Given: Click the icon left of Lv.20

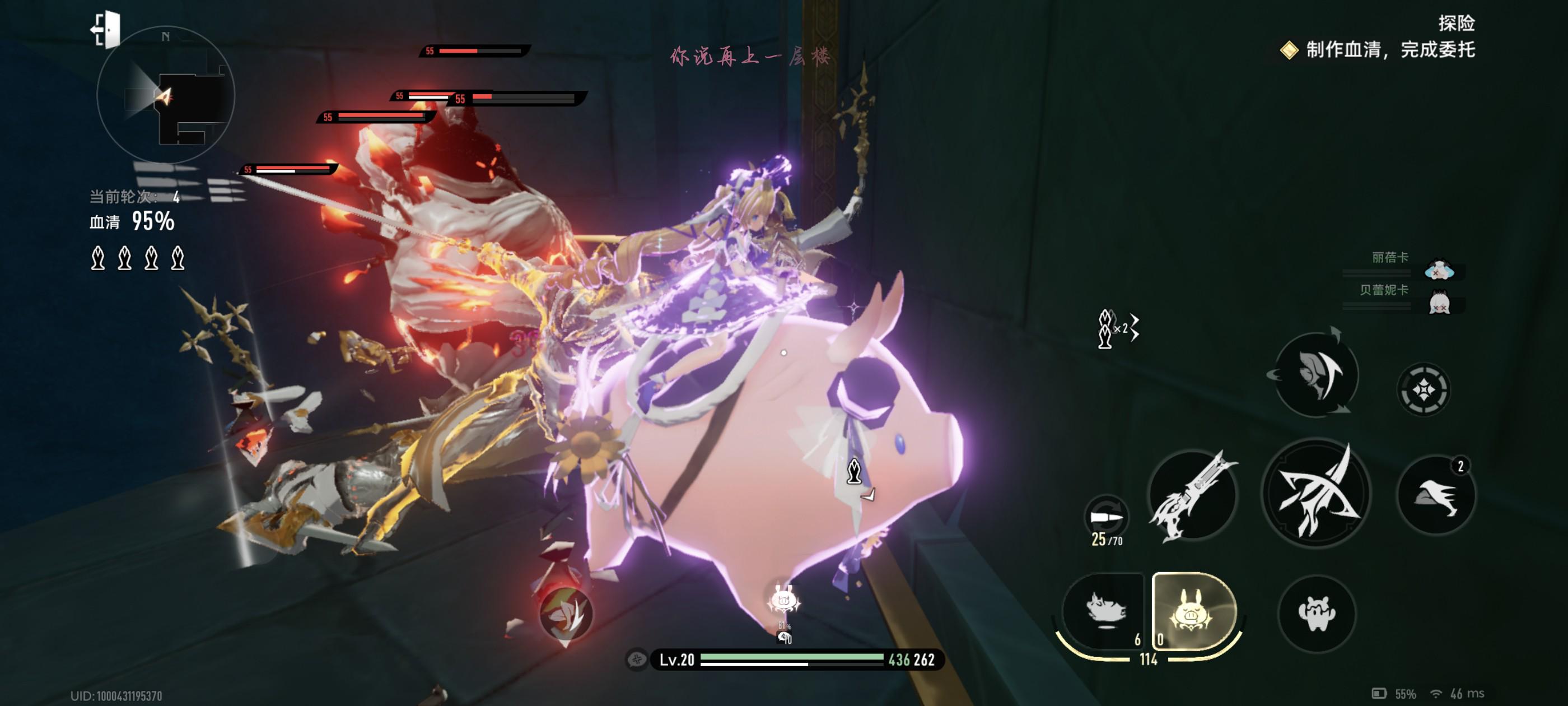Looking at the screenshot, I should pos(637,659).
